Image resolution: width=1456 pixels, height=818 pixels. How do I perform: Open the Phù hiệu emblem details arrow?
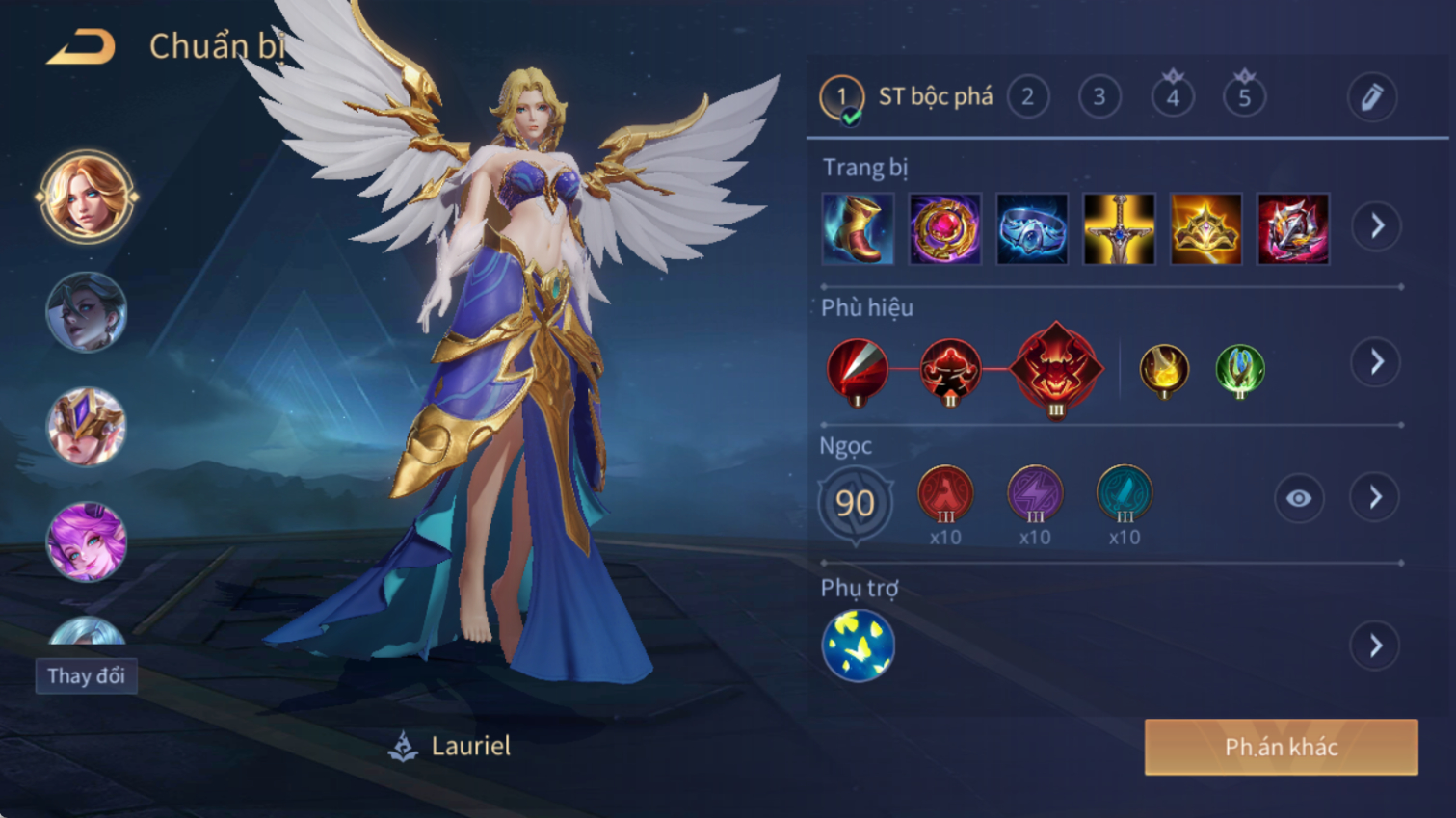[1376, 362]
